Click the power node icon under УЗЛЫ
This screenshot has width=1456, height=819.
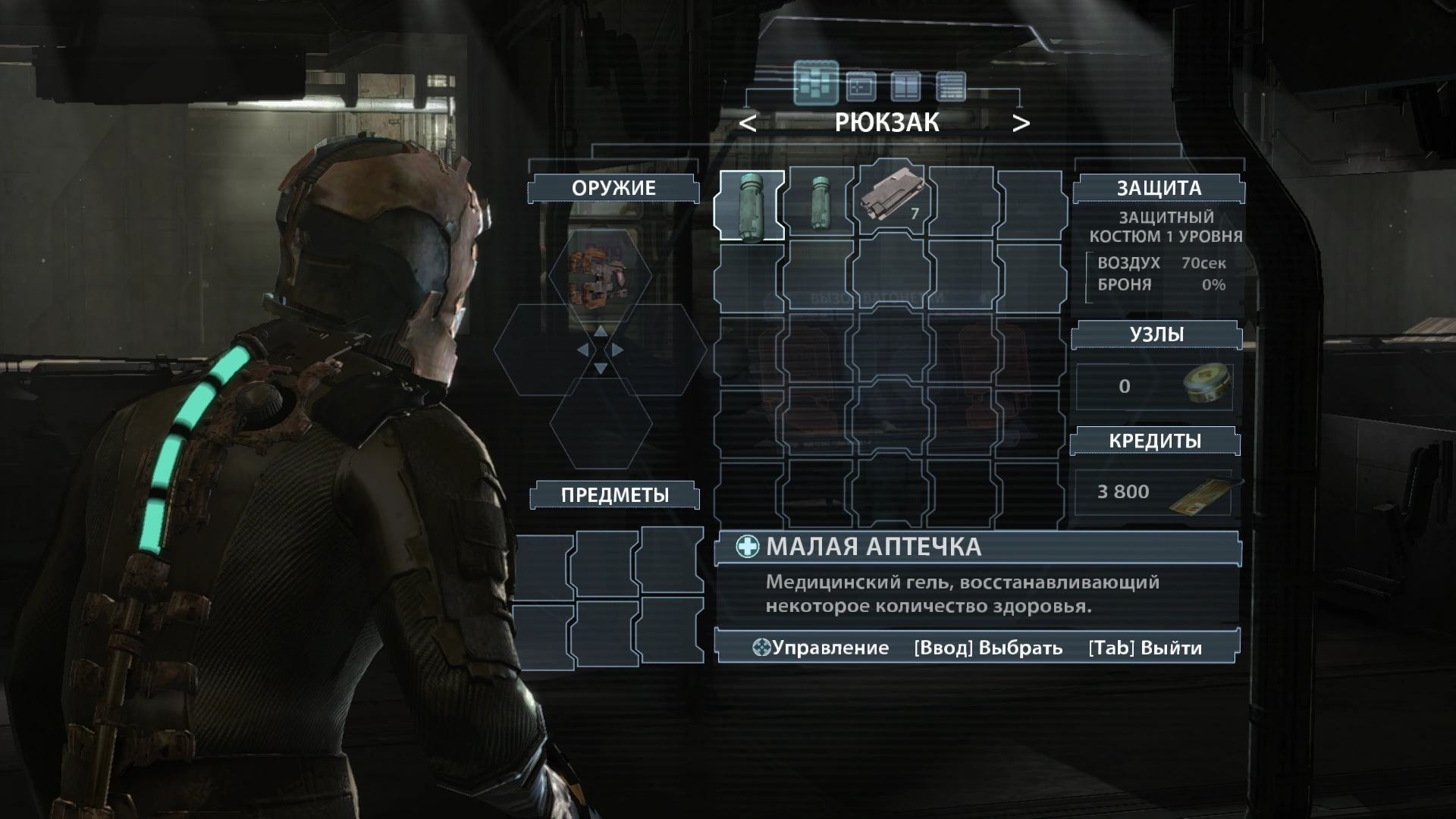click(1206, 386)
